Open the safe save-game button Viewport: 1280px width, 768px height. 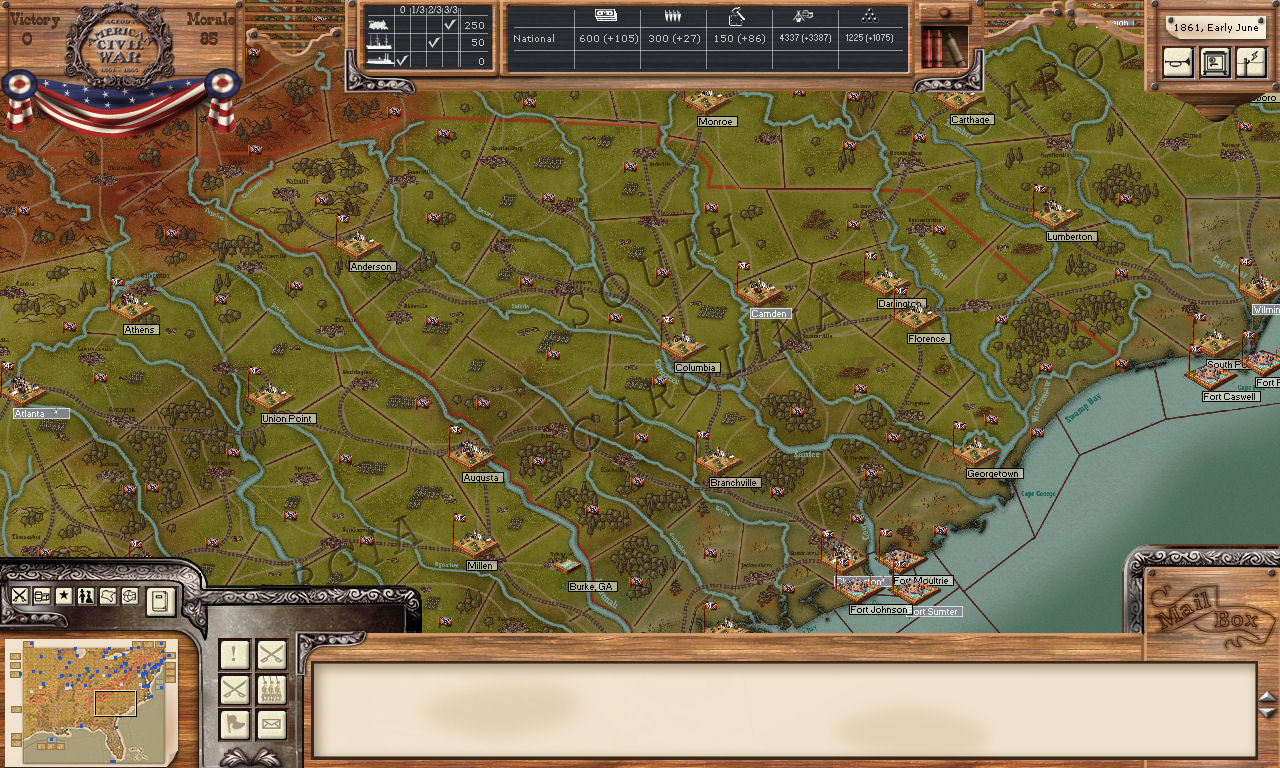point(1215,62)
